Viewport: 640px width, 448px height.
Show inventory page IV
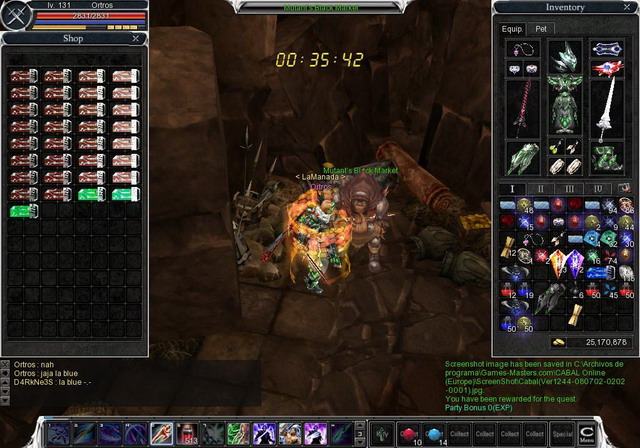[x=599, y=187]
